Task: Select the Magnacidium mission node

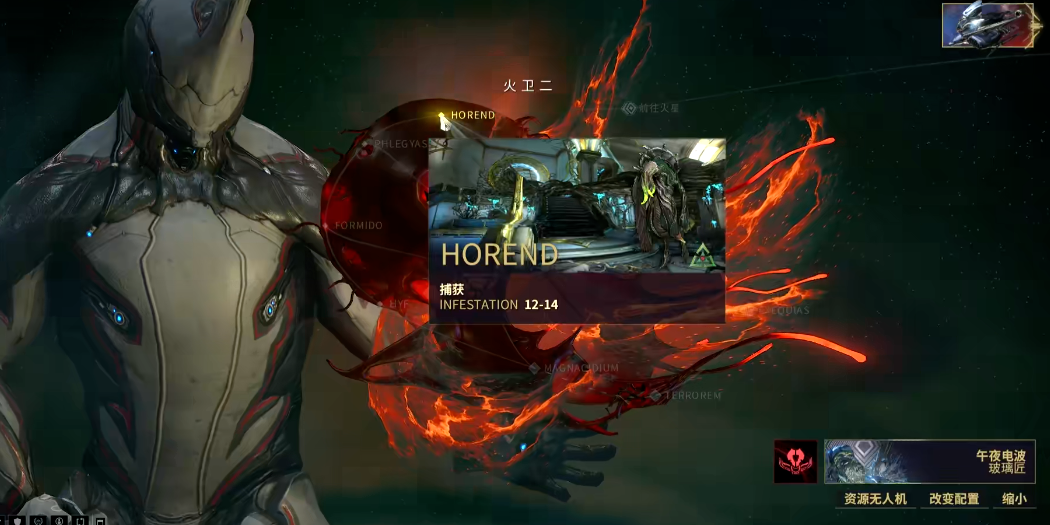Action: 535,368
